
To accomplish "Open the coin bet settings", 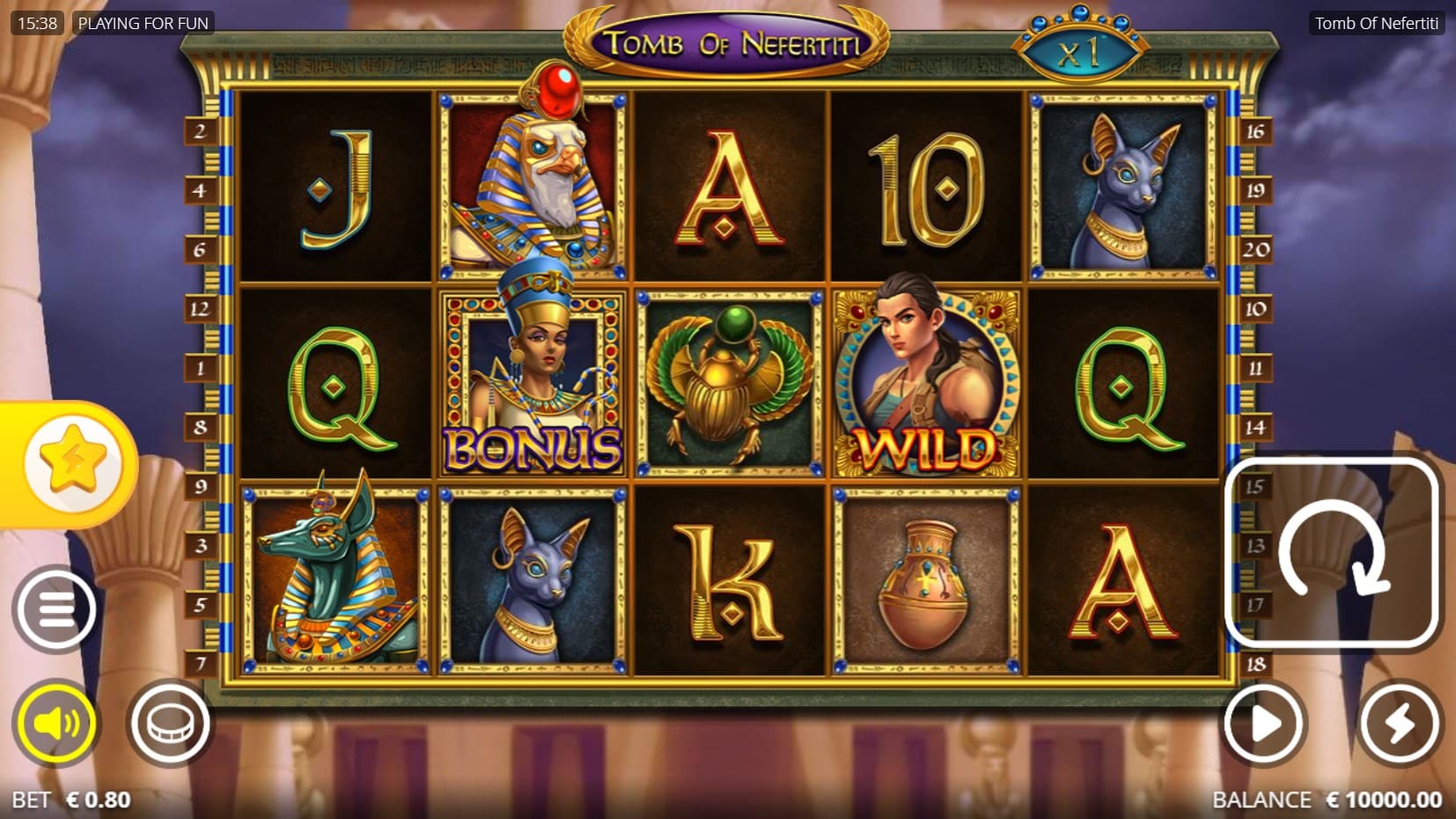I will 170,724.
